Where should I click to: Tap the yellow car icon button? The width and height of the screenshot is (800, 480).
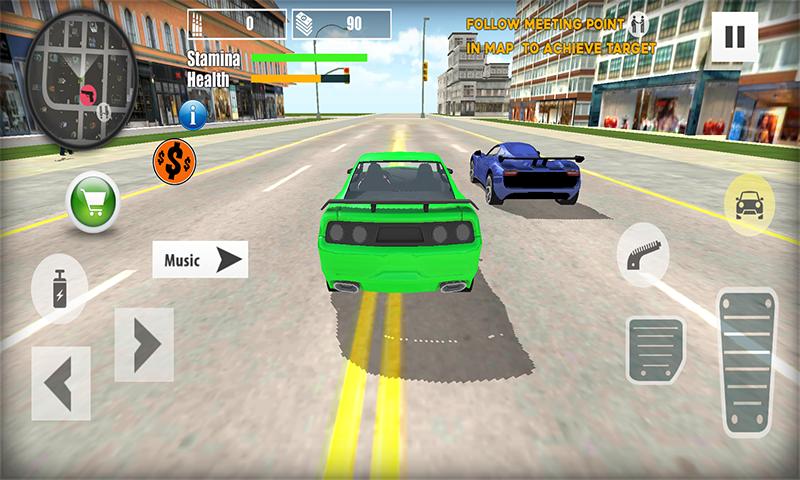coord(749,204)
